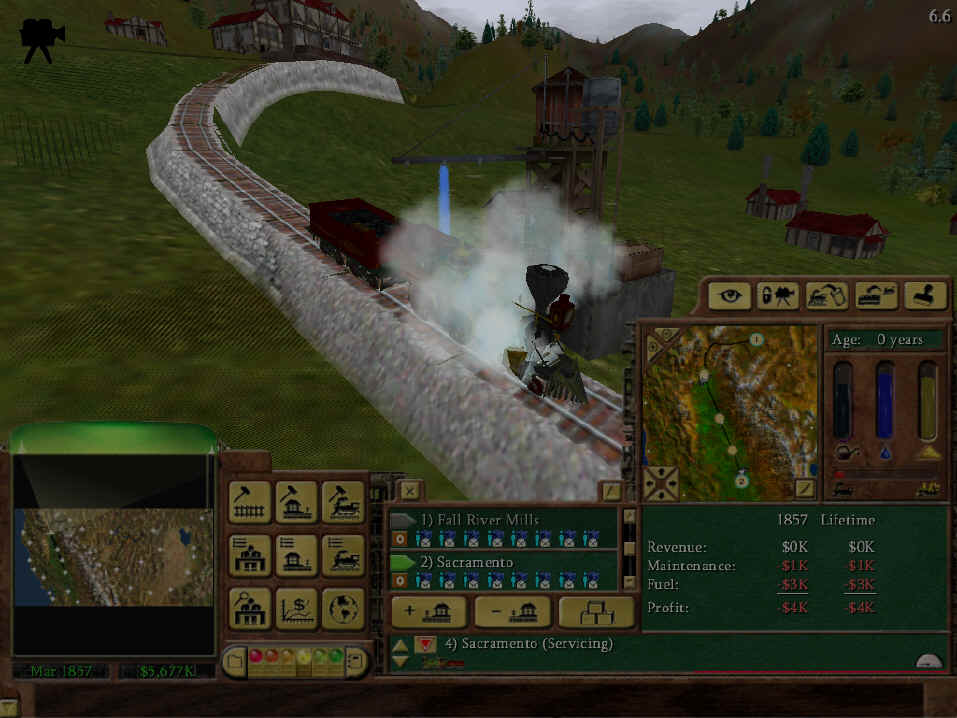
Task: Click the movie camera icon
Action: pyautogui.click(x=42, y=39)
